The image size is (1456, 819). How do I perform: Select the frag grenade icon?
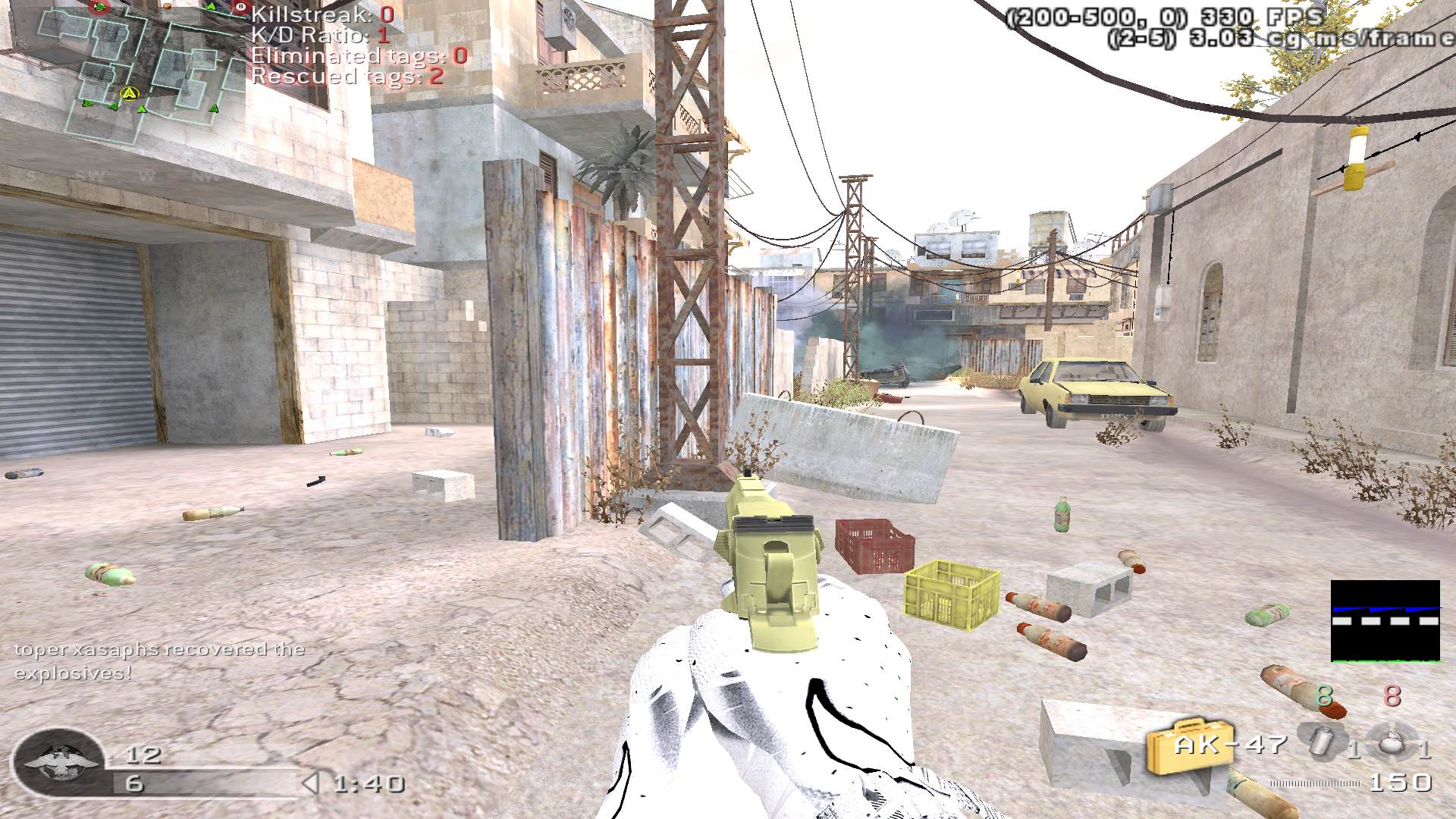pyautogui.click(x=1391, y=740)
